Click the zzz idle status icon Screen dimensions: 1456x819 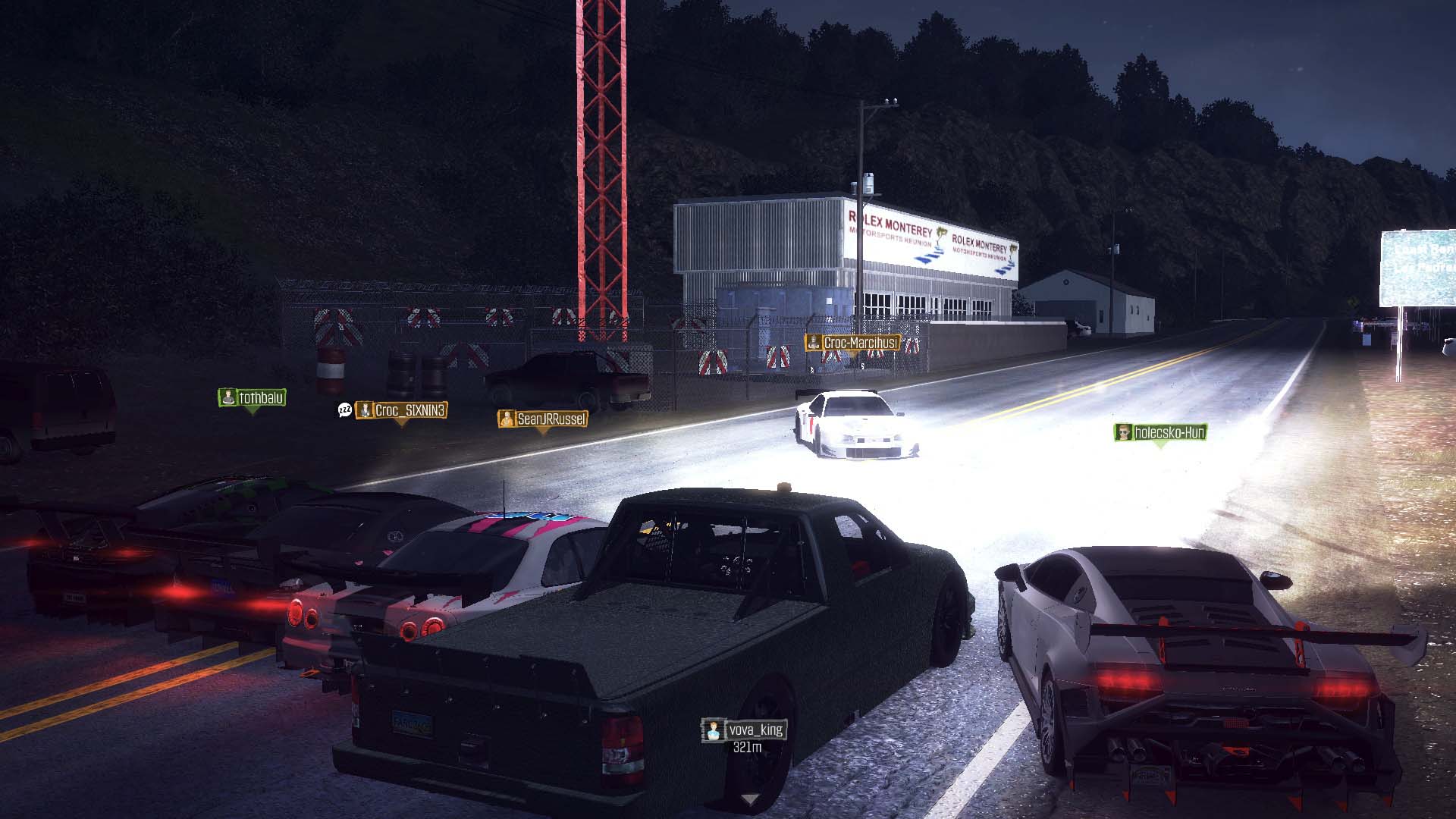click(345, 410)
